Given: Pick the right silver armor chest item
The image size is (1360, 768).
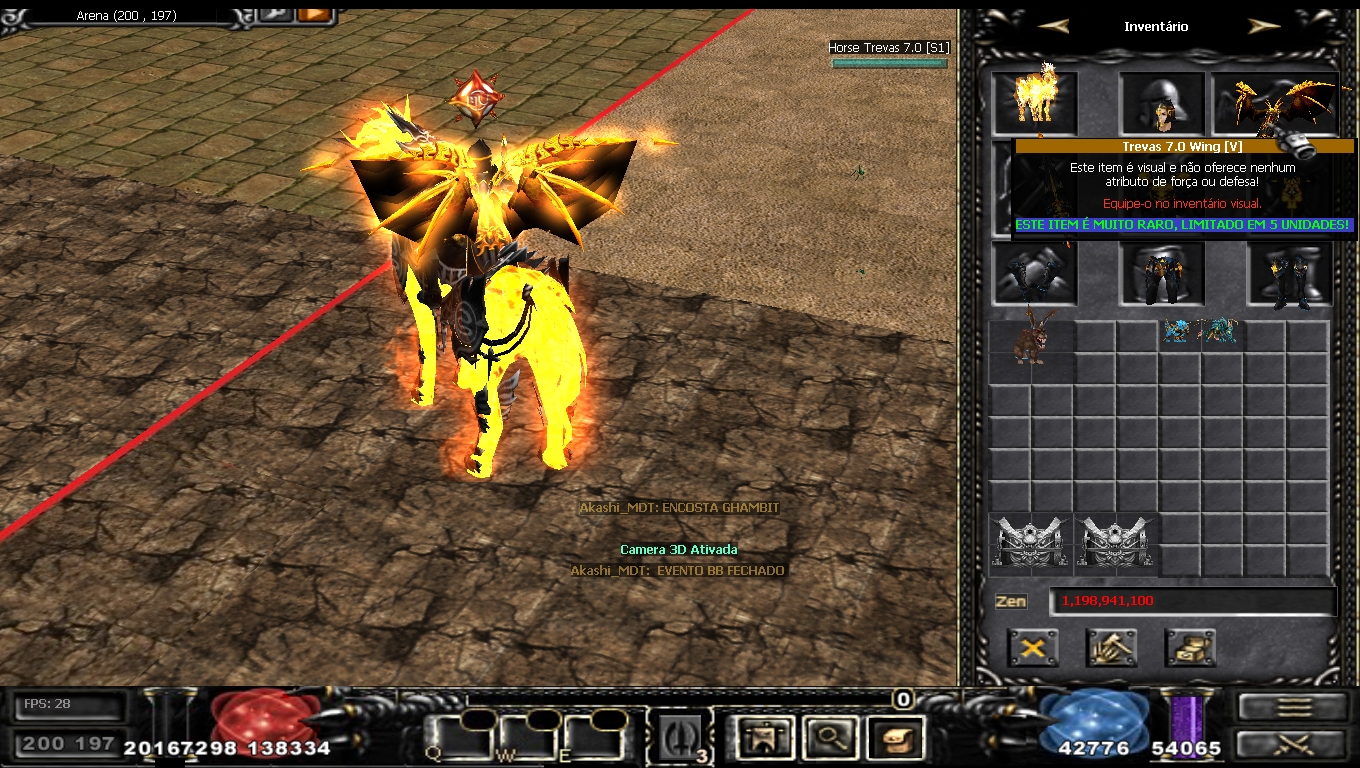Looking at the screenshot, I should pos(1117,544).
